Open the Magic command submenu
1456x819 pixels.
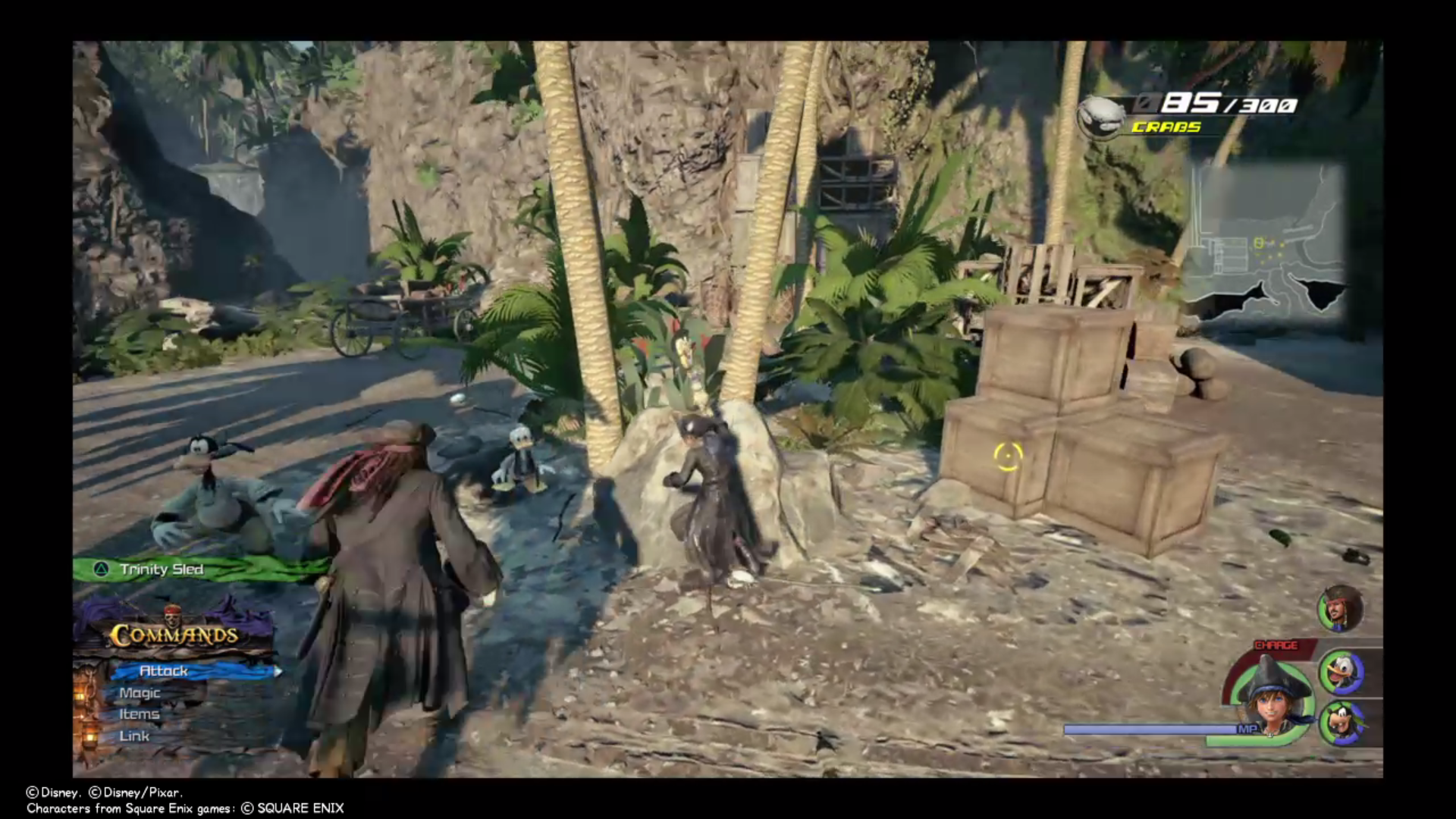pyautogui.click(x=140, y=692)
